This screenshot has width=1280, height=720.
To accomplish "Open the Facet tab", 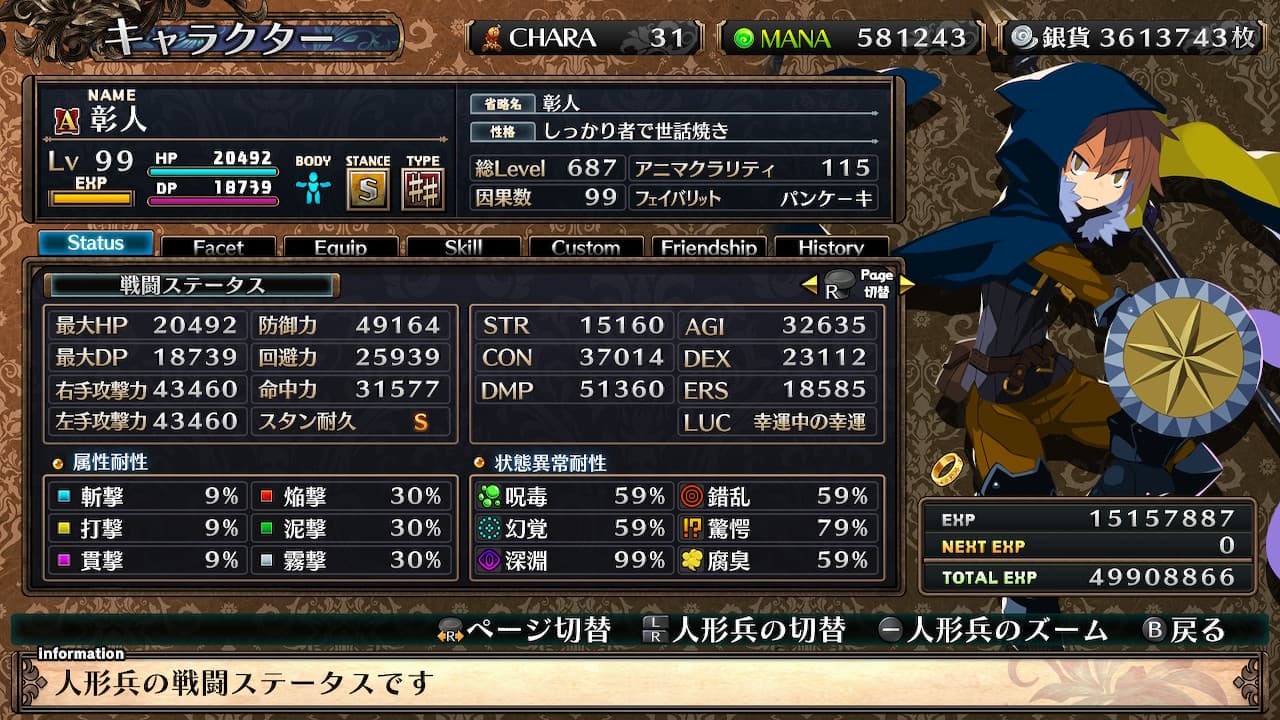I will pos(218,247).
